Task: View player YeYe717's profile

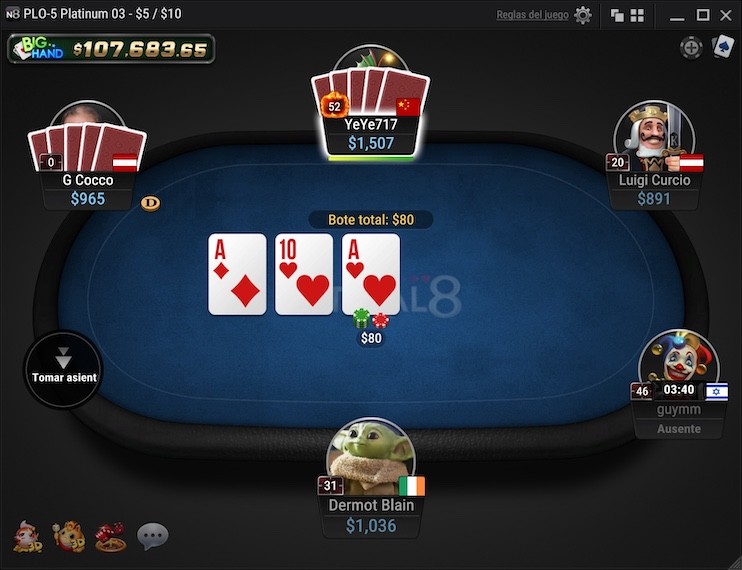Action: [370, 124]
